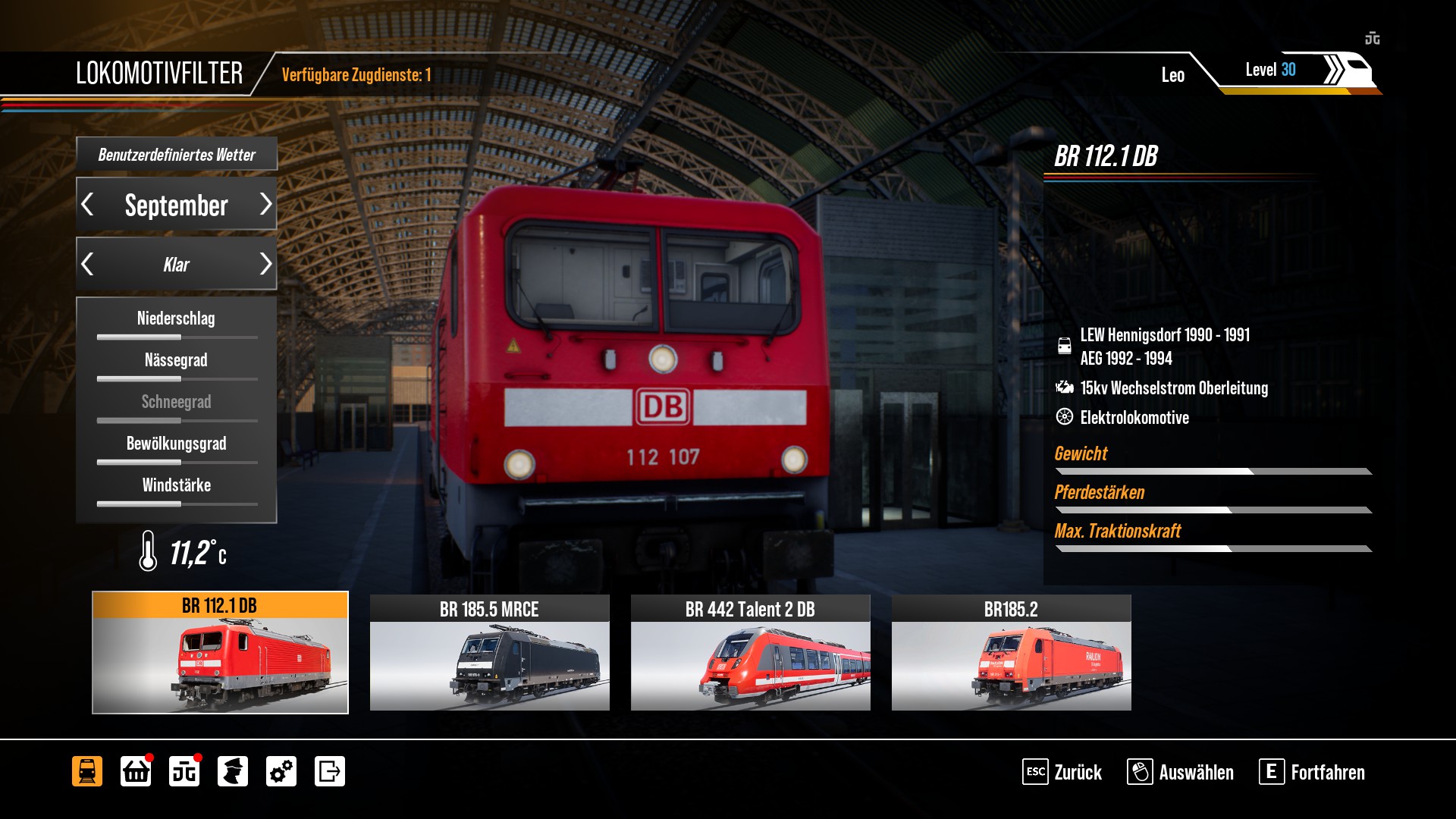
Task: Adjust the Nässegrad slider
Action: pos(177,378)
